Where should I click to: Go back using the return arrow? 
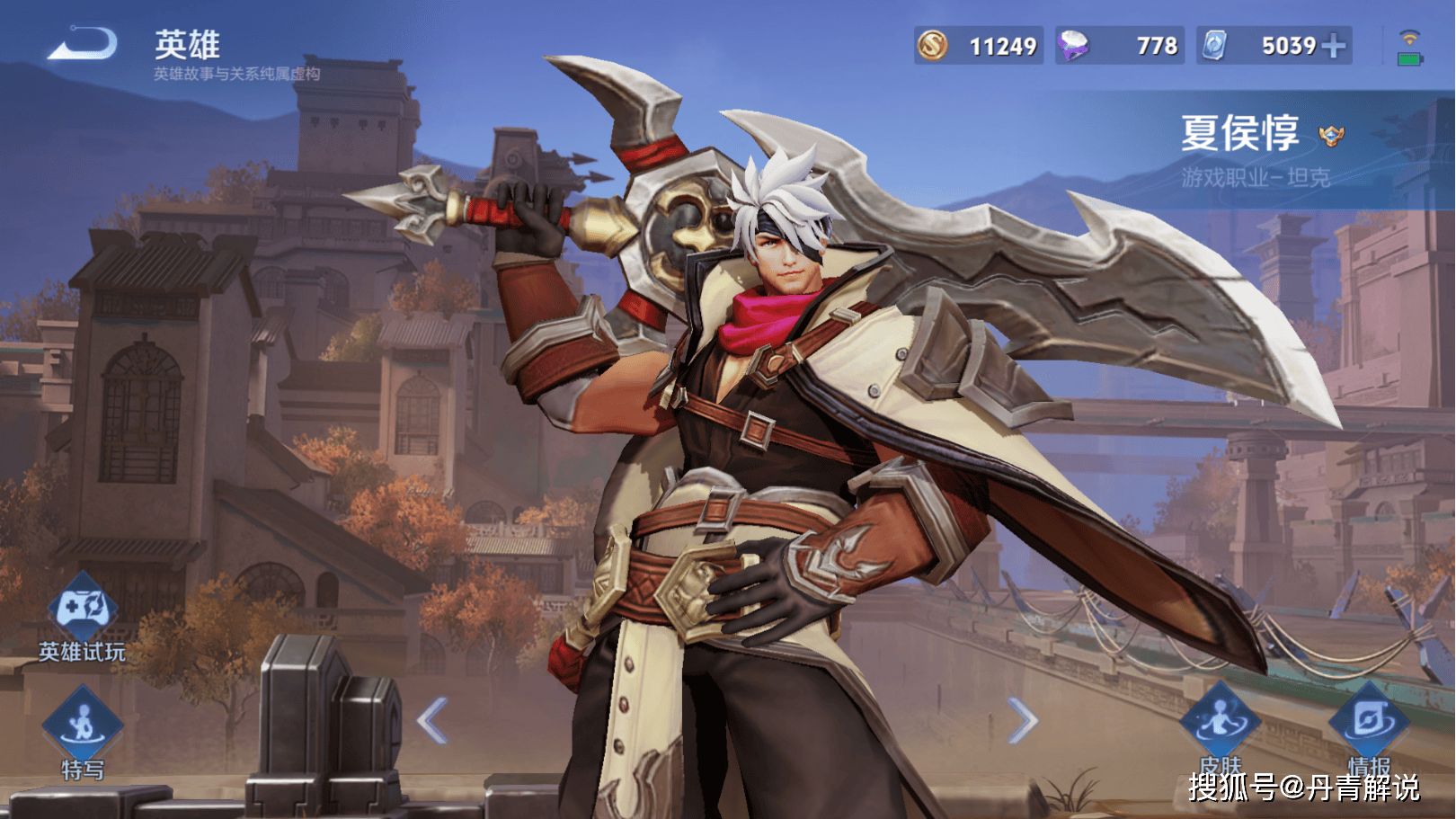coord(83,44)
